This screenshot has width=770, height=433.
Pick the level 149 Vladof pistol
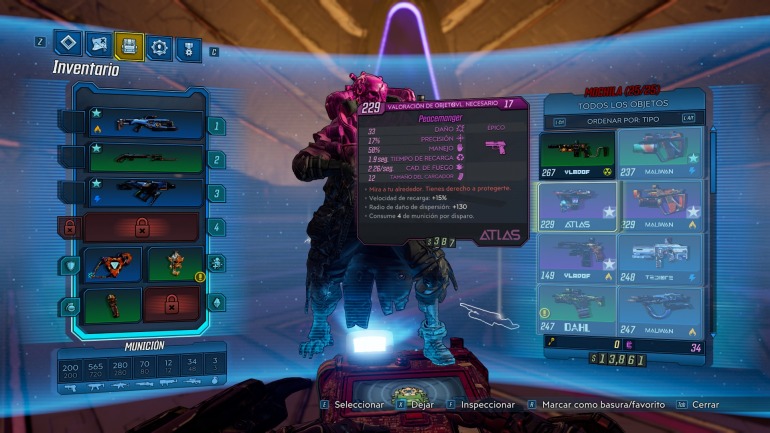point(577,258)
